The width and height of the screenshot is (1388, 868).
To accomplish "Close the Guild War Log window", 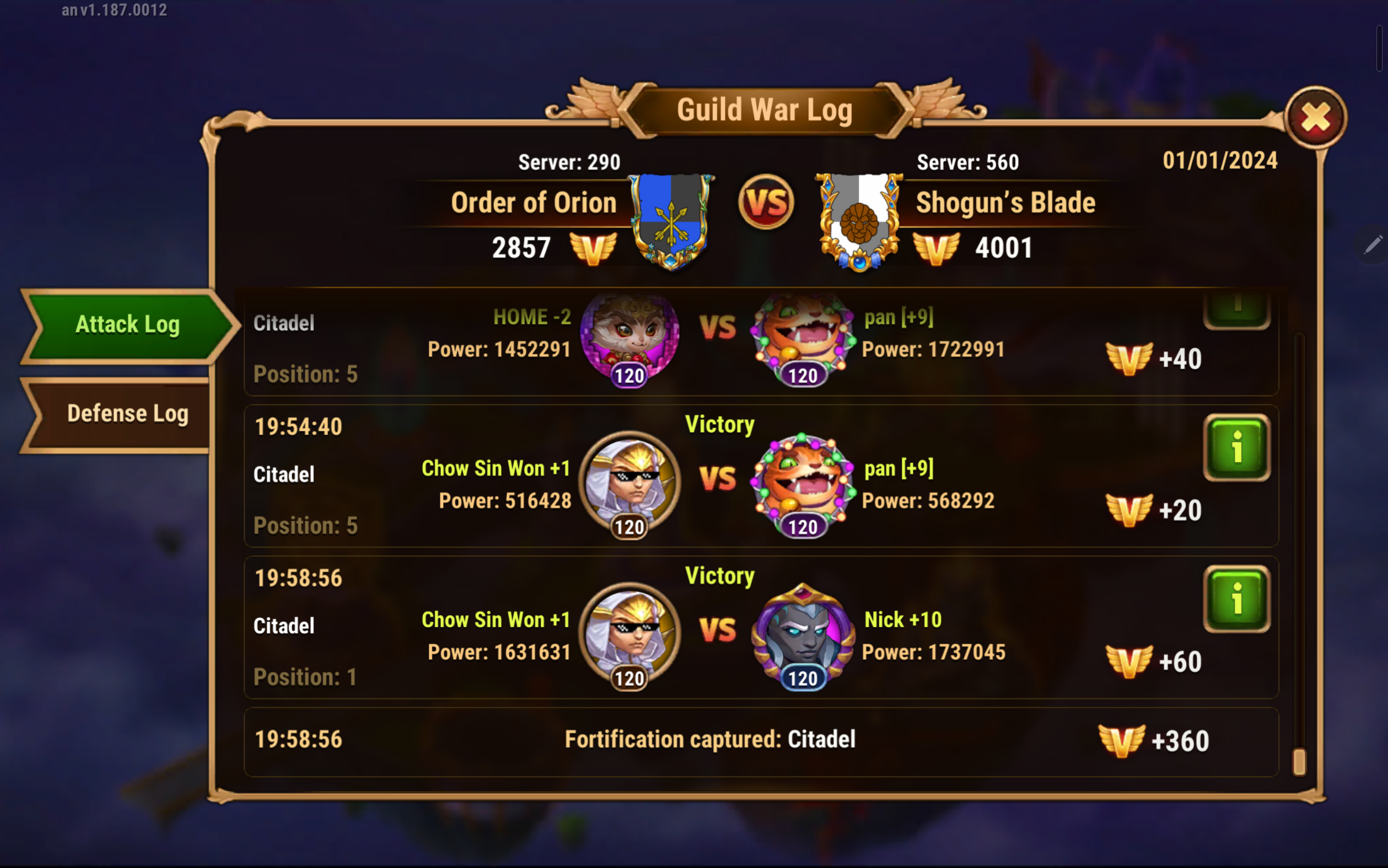I will click(1315, 118).
